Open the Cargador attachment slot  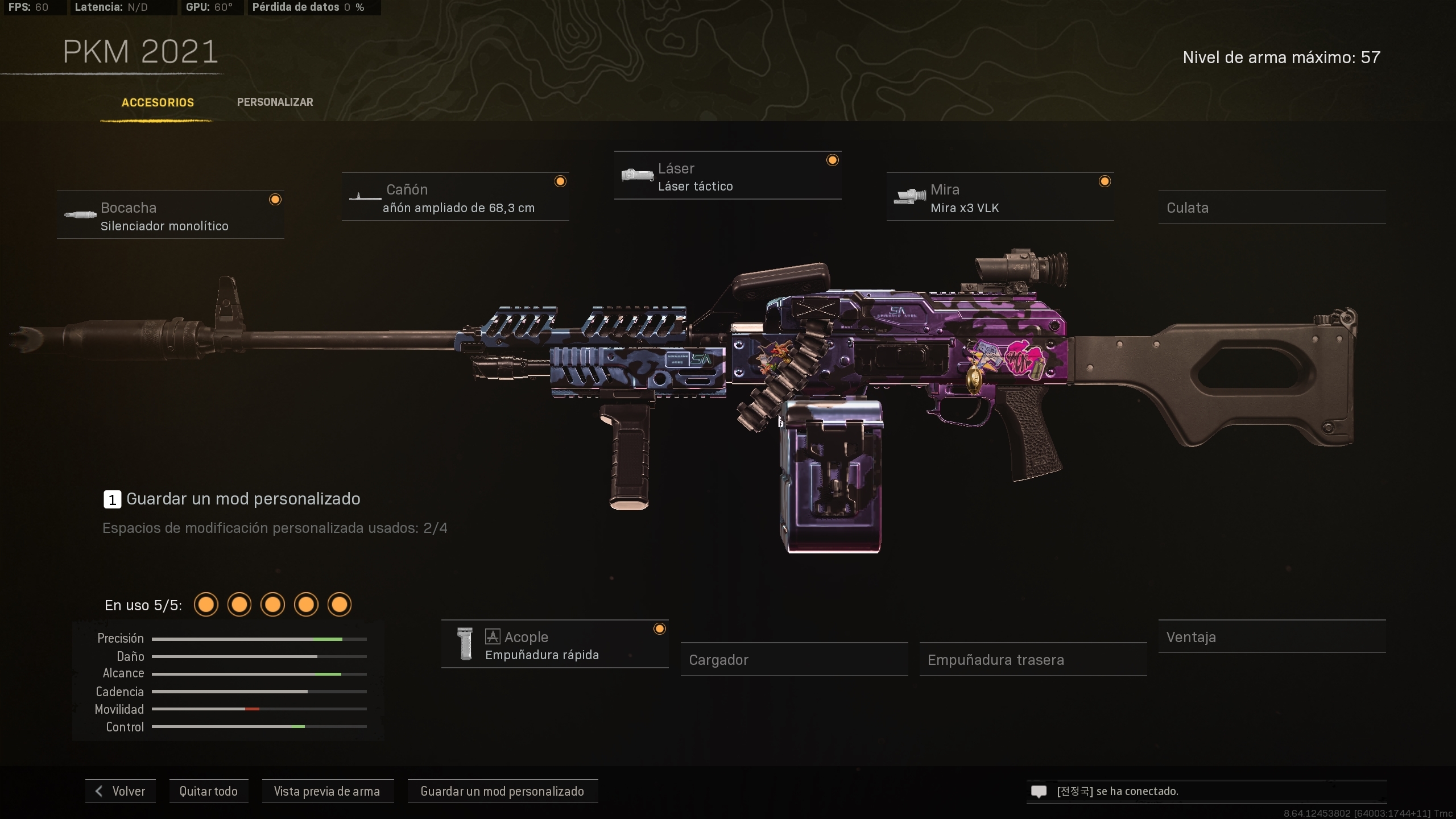click(x=795, y=659)
